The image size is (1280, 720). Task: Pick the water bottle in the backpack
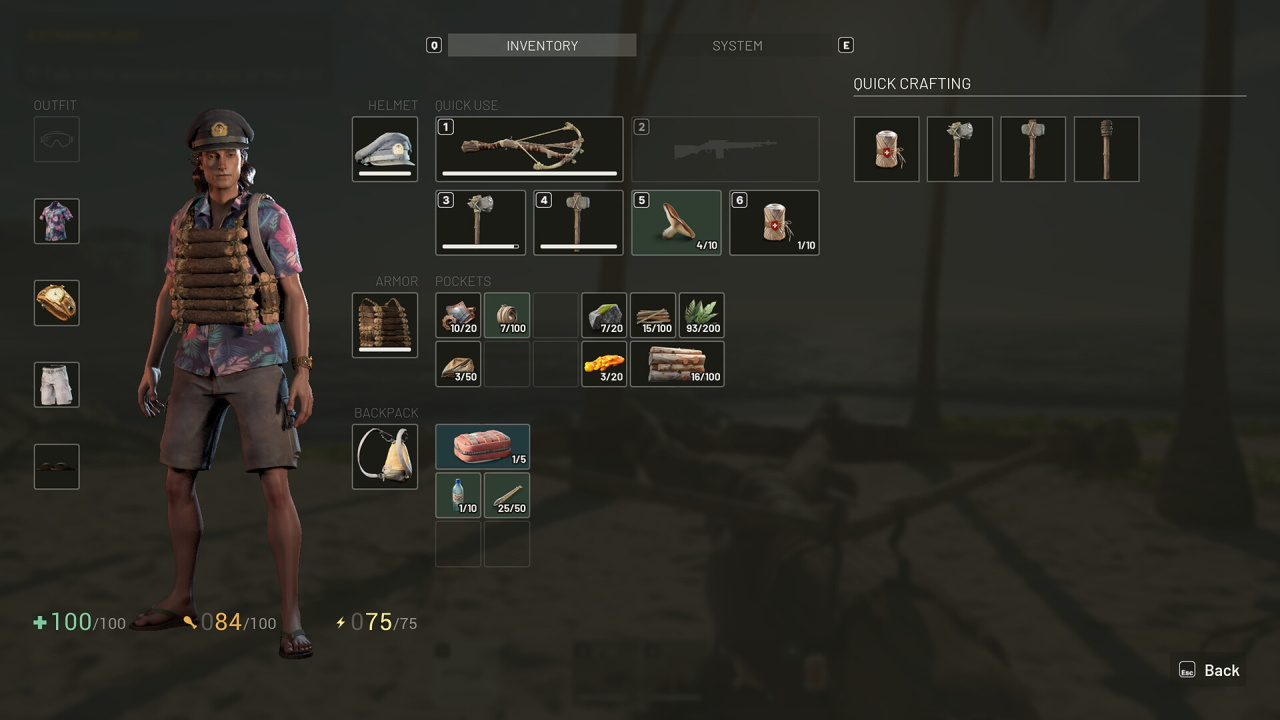click(x=458, y=496)
